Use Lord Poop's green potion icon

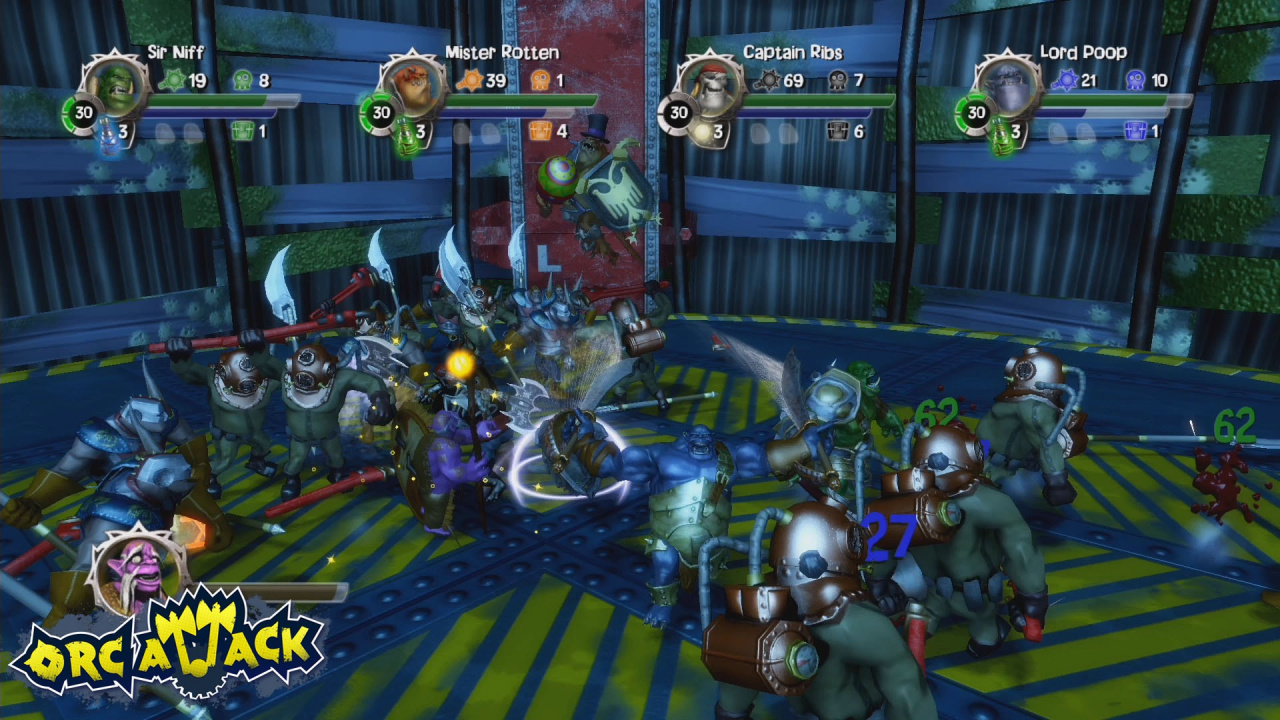[1002, 136]
